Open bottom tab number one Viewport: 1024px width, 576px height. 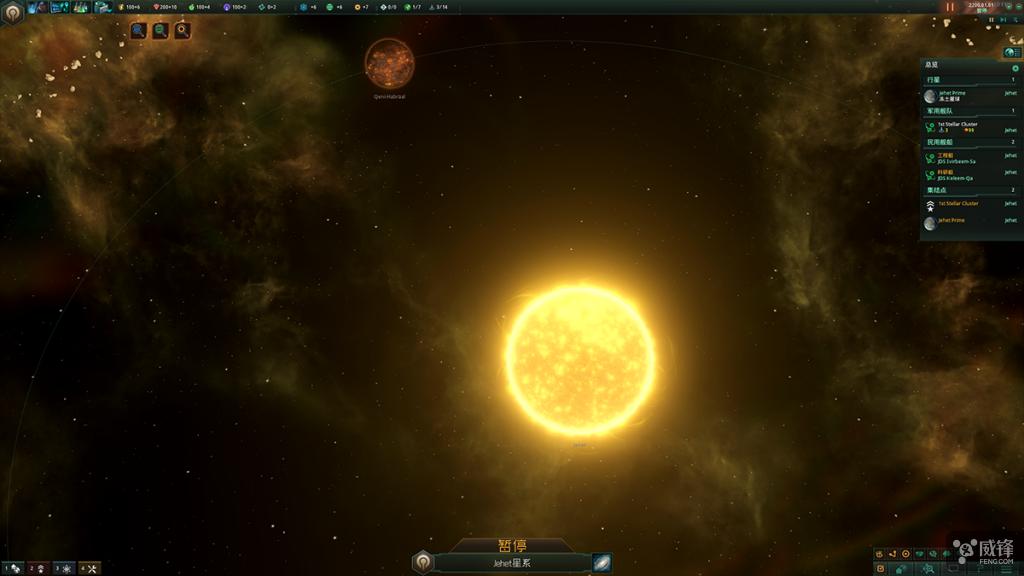tap(12, 568)
